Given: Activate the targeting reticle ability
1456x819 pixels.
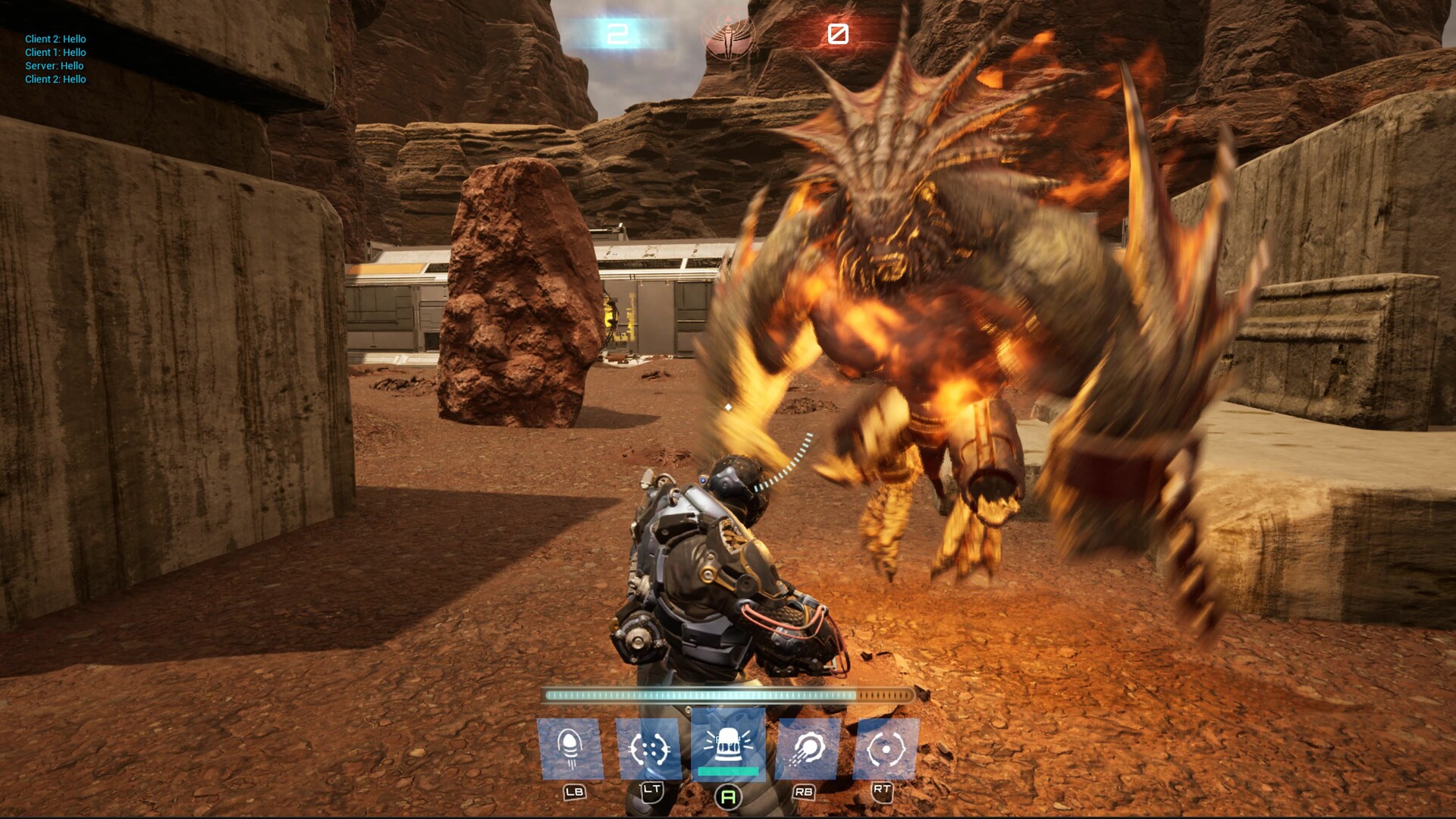Looking at the screenshot, I should pos(886,748).
